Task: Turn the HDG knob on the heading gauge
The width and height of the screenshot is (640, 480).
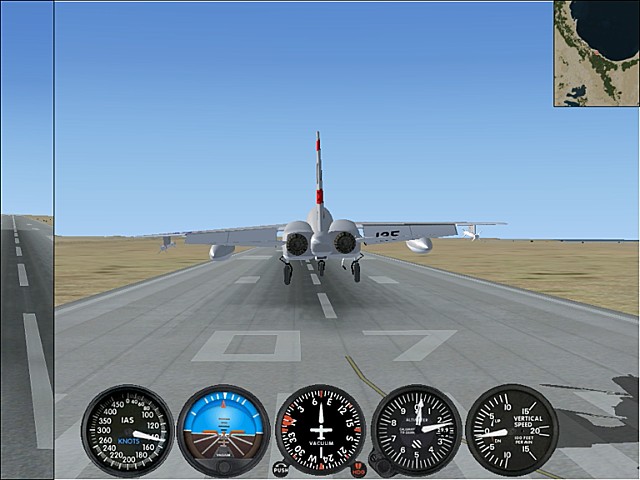Action: pyautogui.click(x=359, y=468)
